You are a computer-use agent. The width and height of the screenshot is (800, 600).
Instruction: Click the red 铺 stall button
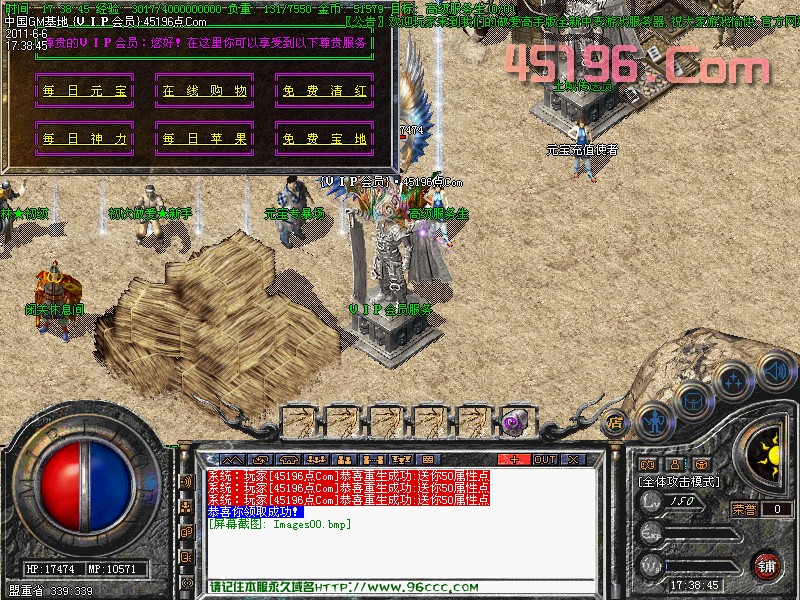click(x=767, y=565)
